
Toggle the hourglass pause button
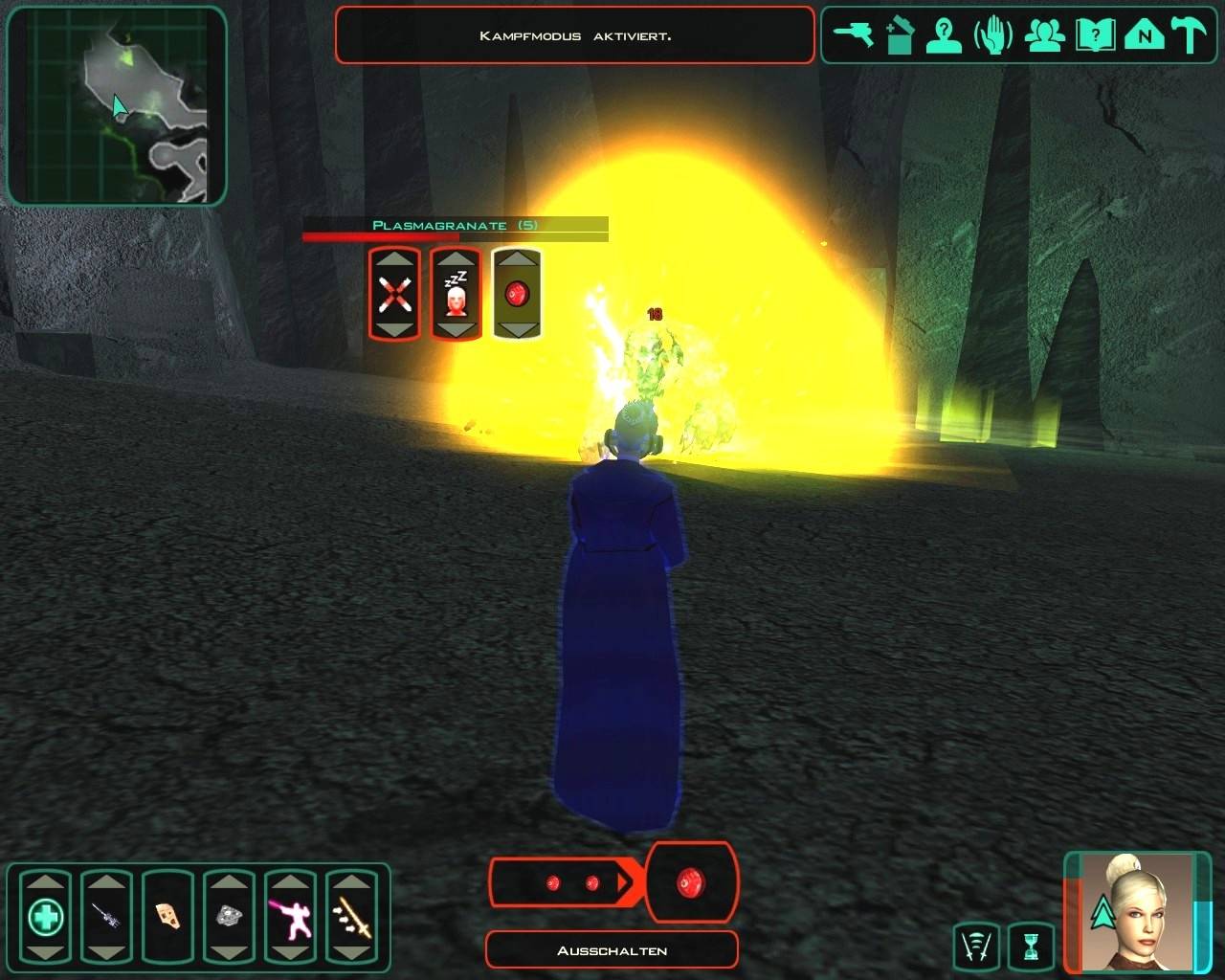[x=1031, y=947]
